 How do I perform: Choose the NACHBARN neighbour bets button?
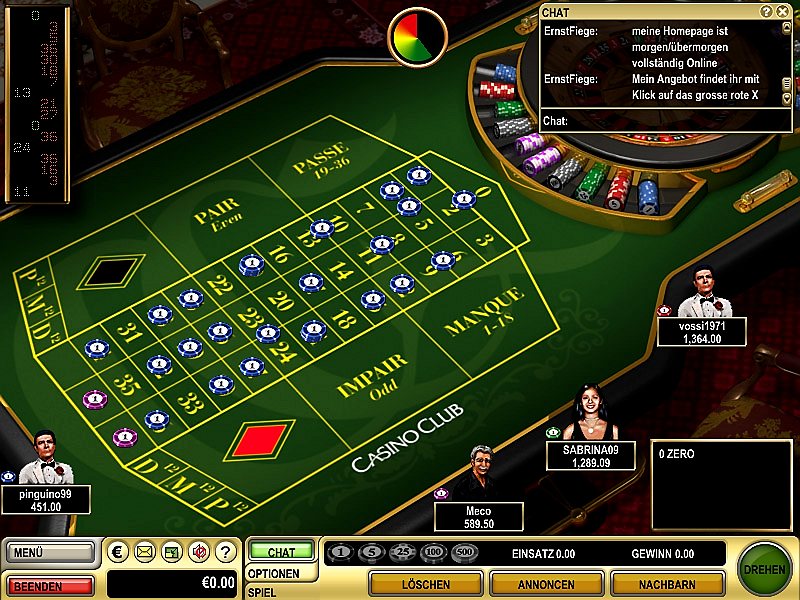666,584
